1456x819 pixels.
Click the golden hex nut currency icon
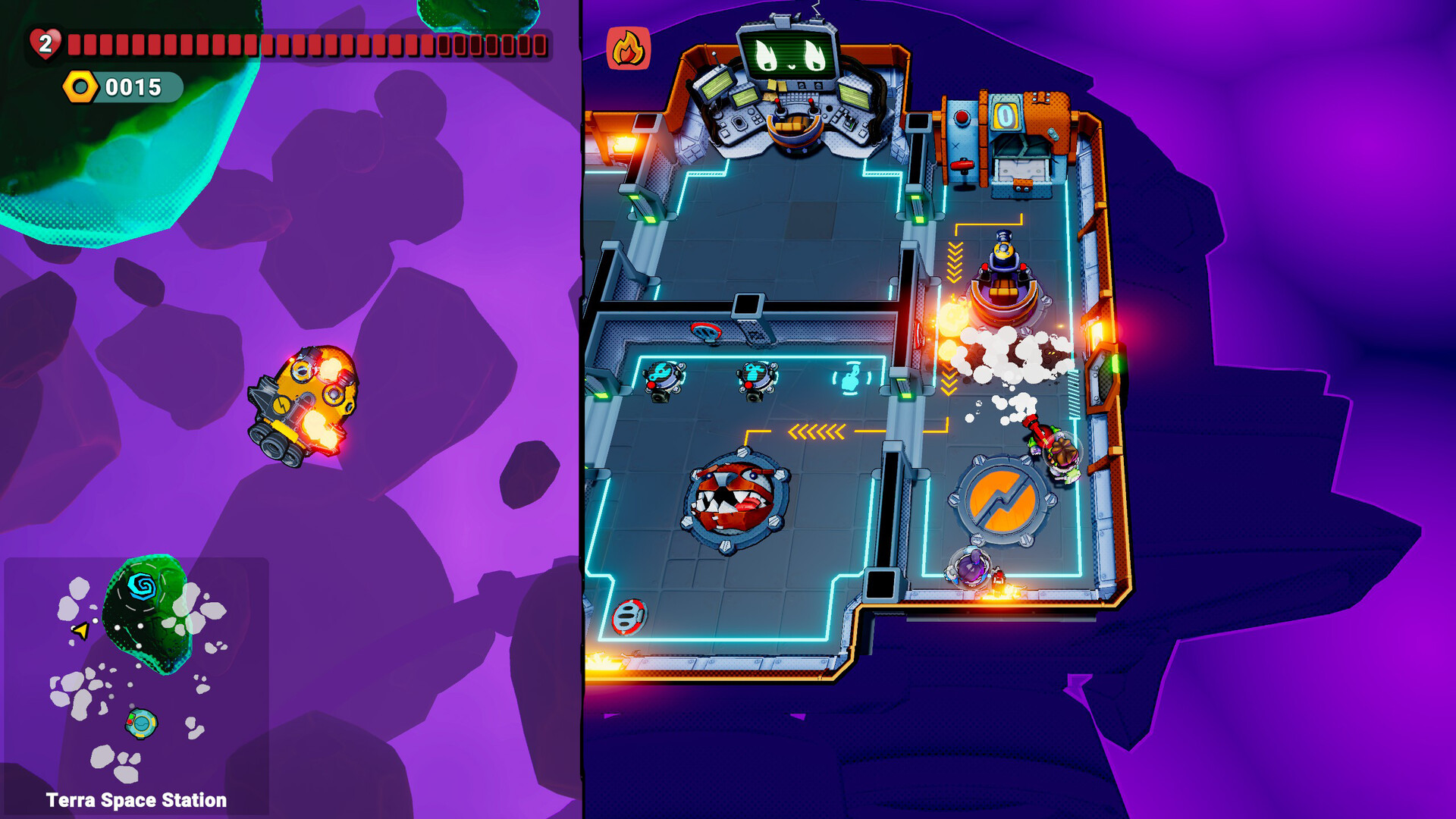pos(81,86)
